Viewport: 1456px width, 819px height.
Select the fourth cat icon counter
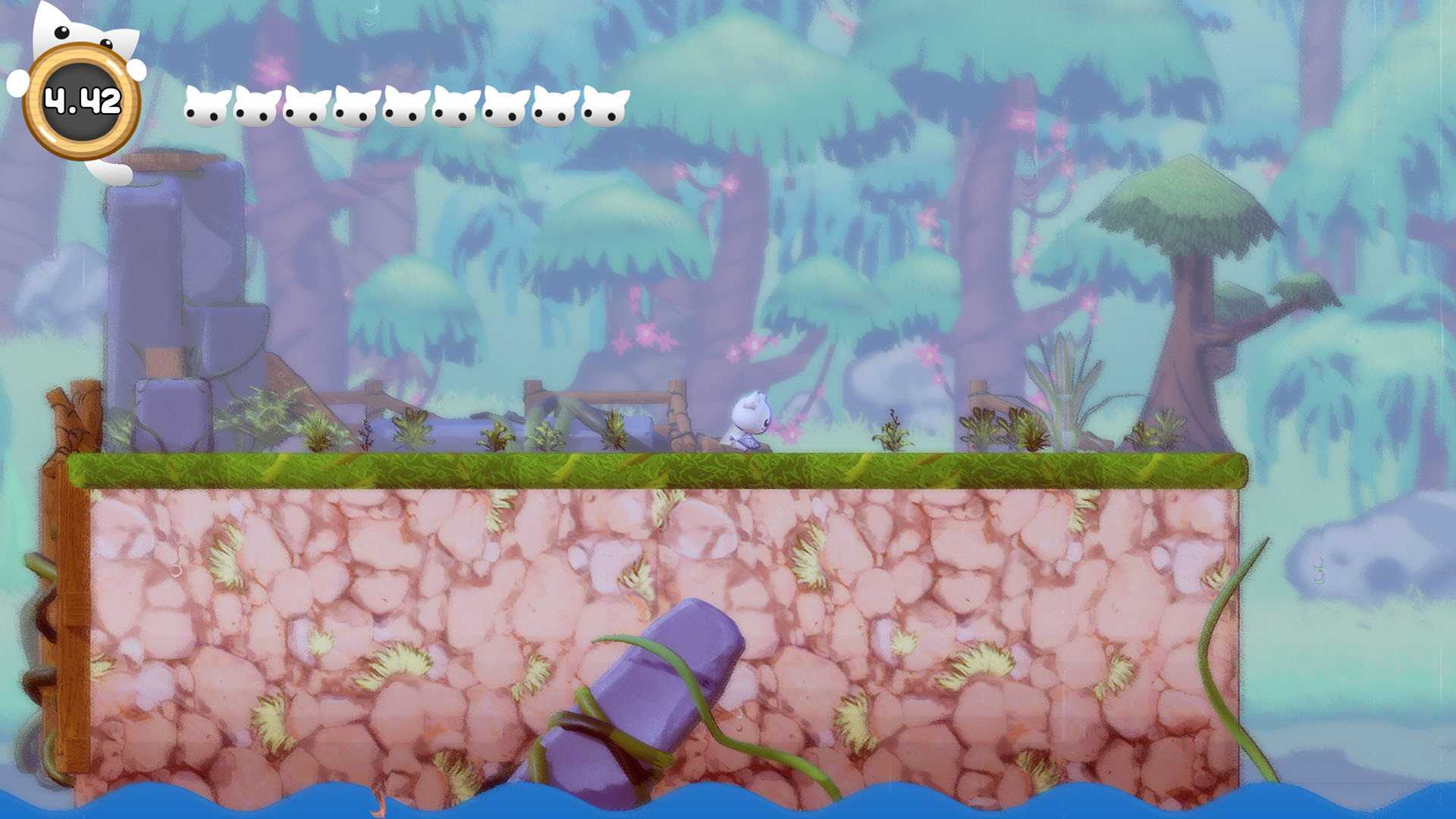355,108
